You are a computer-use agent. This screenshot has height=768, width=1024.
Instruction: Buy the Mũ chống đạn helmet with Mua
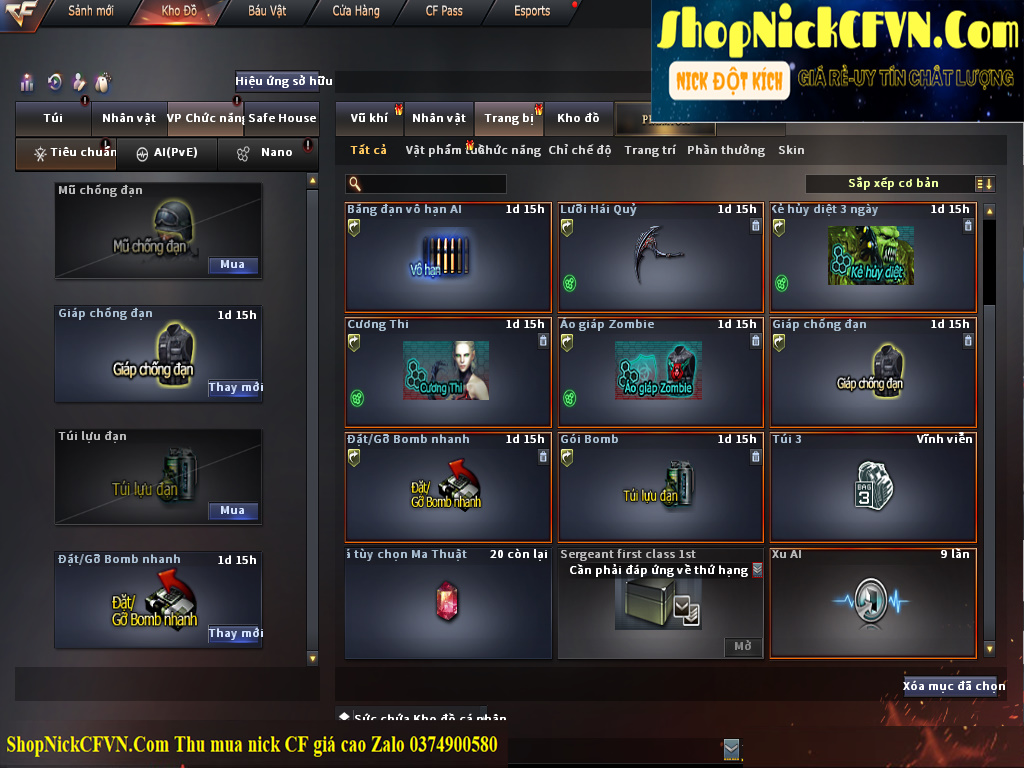(x=233, y=265)
